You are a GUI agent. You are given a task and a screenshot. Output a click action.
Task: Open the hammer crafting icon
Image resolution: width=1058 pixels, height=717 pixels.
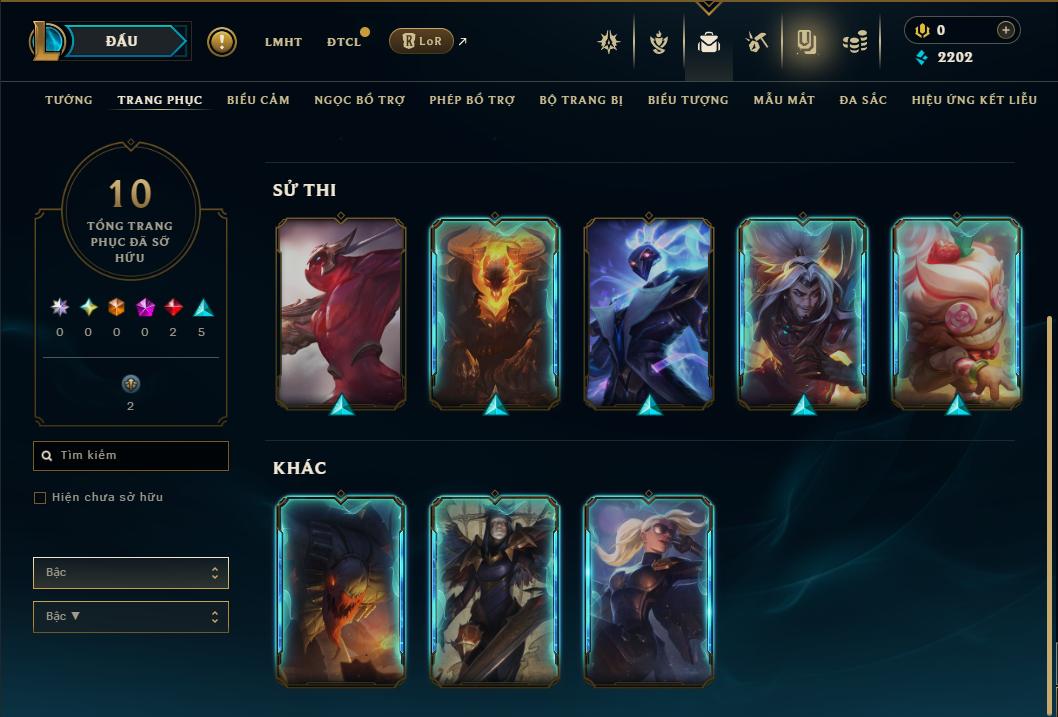(x=757, y=42)
